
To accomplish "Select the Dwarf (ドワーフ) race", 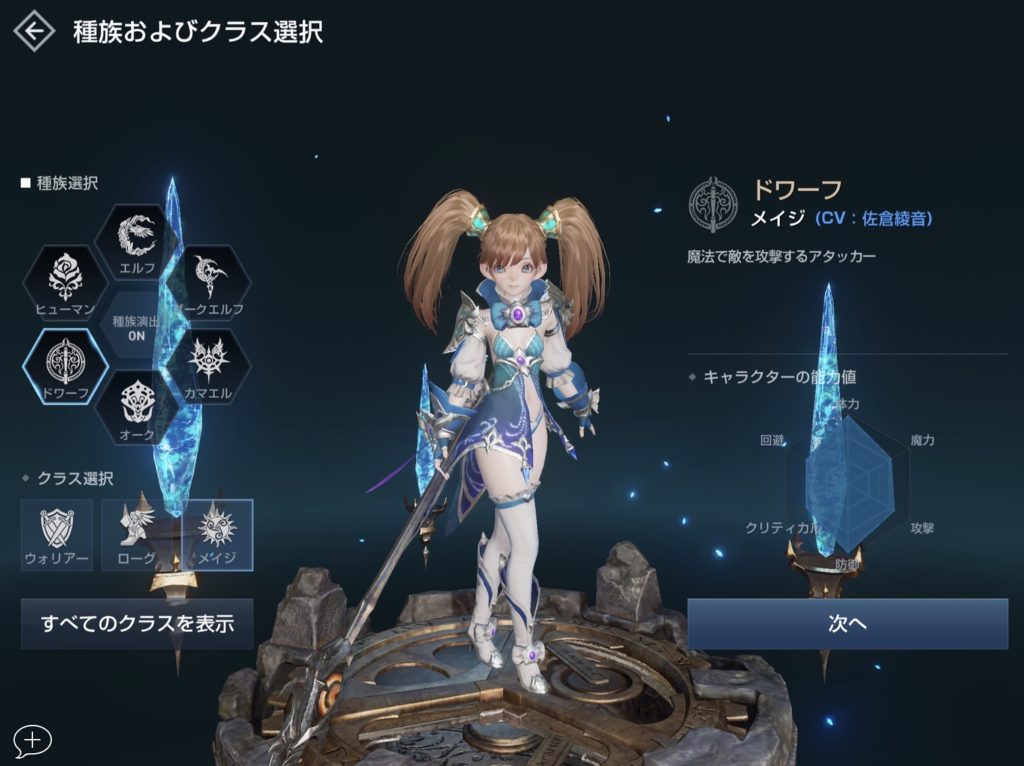I will click(x=65, y=366).
